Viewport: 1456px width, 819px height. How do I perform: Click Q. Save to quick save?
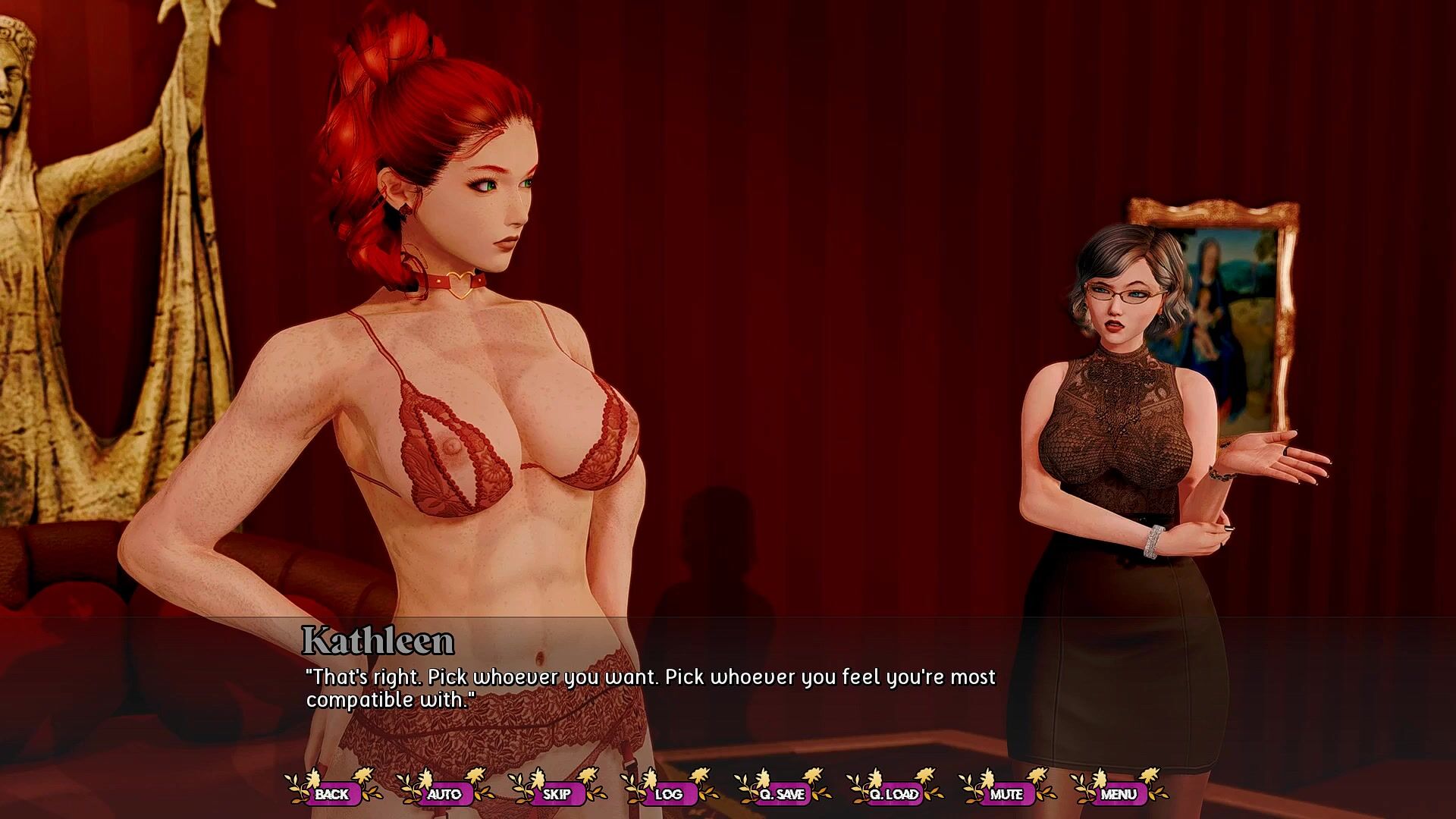coord(782,794)
